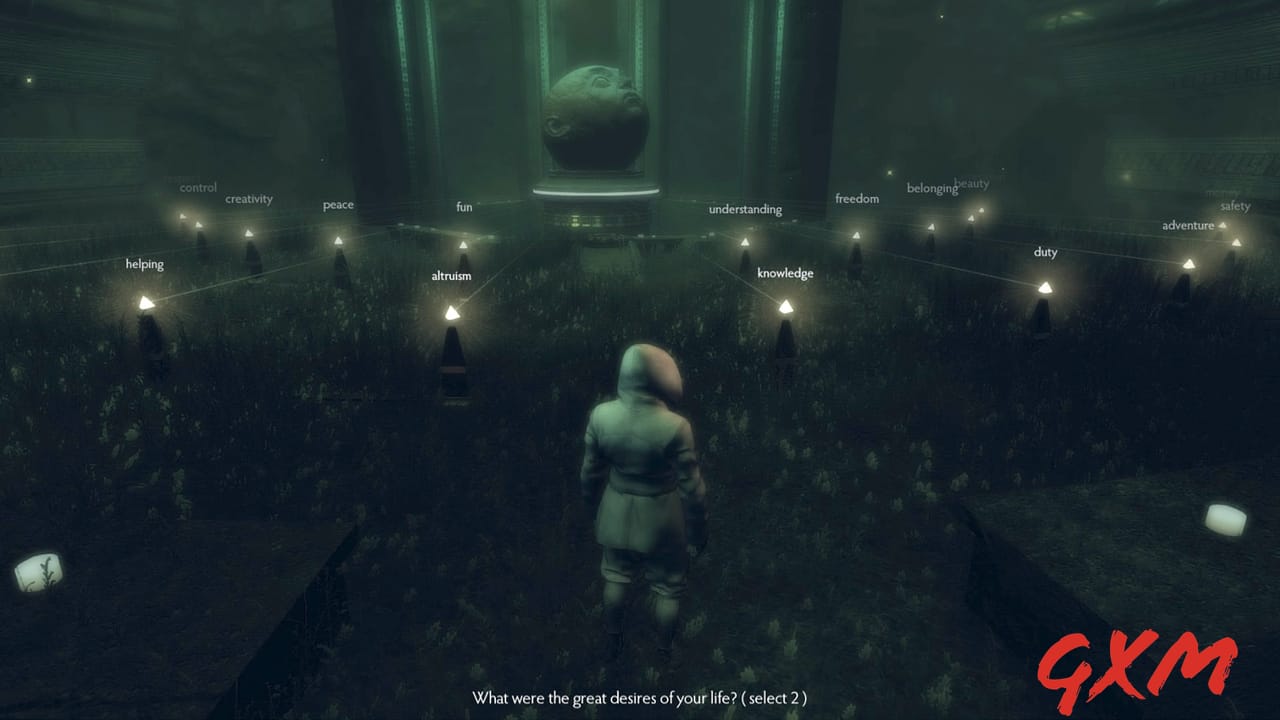Toggle the safety desire option
Viewport: 1280px width, 720px height.
tap(1236, 206)
